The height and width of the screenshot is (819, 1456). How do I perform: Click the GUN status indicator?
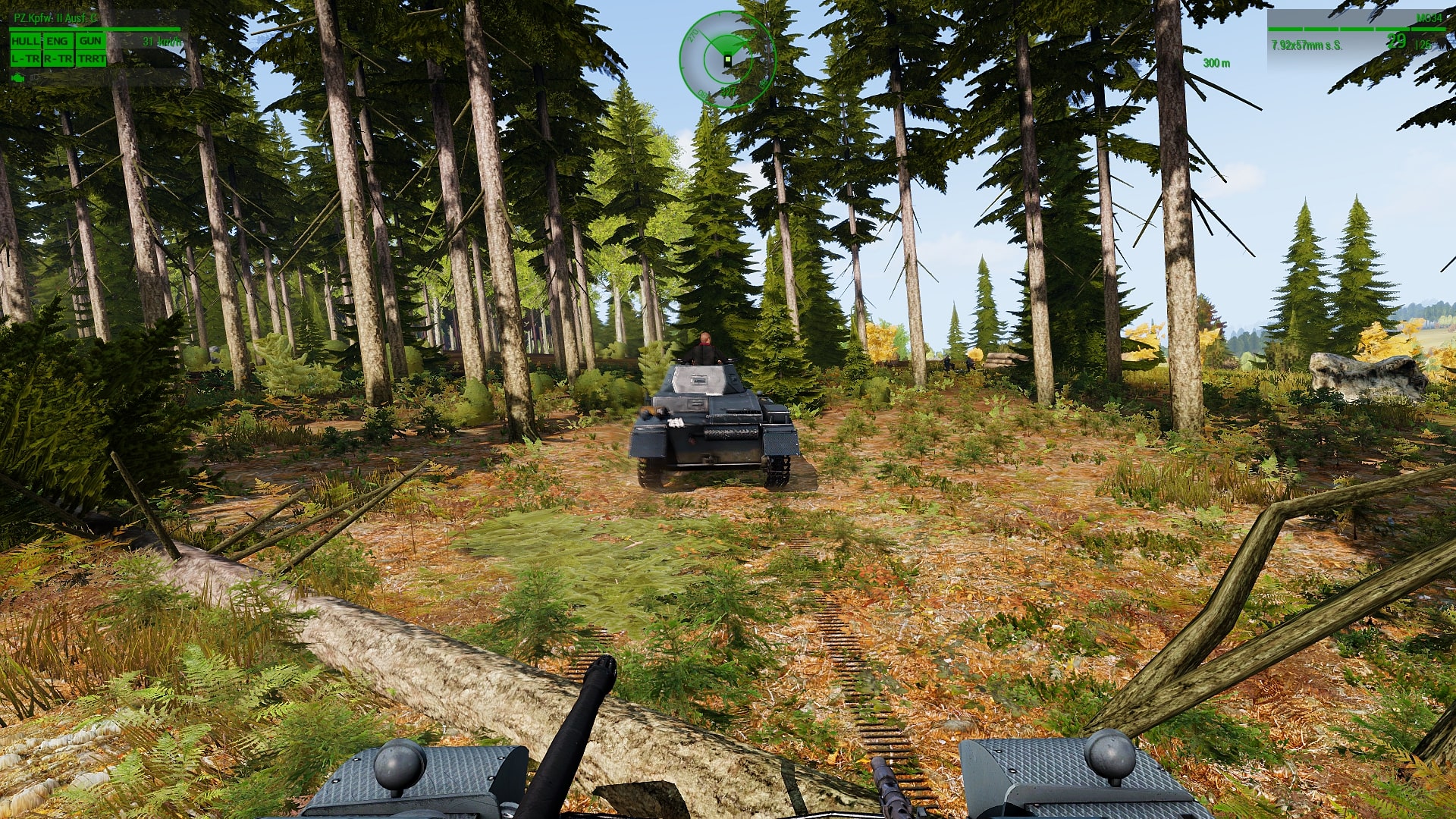pyautogui.click(x=90, y=41)
